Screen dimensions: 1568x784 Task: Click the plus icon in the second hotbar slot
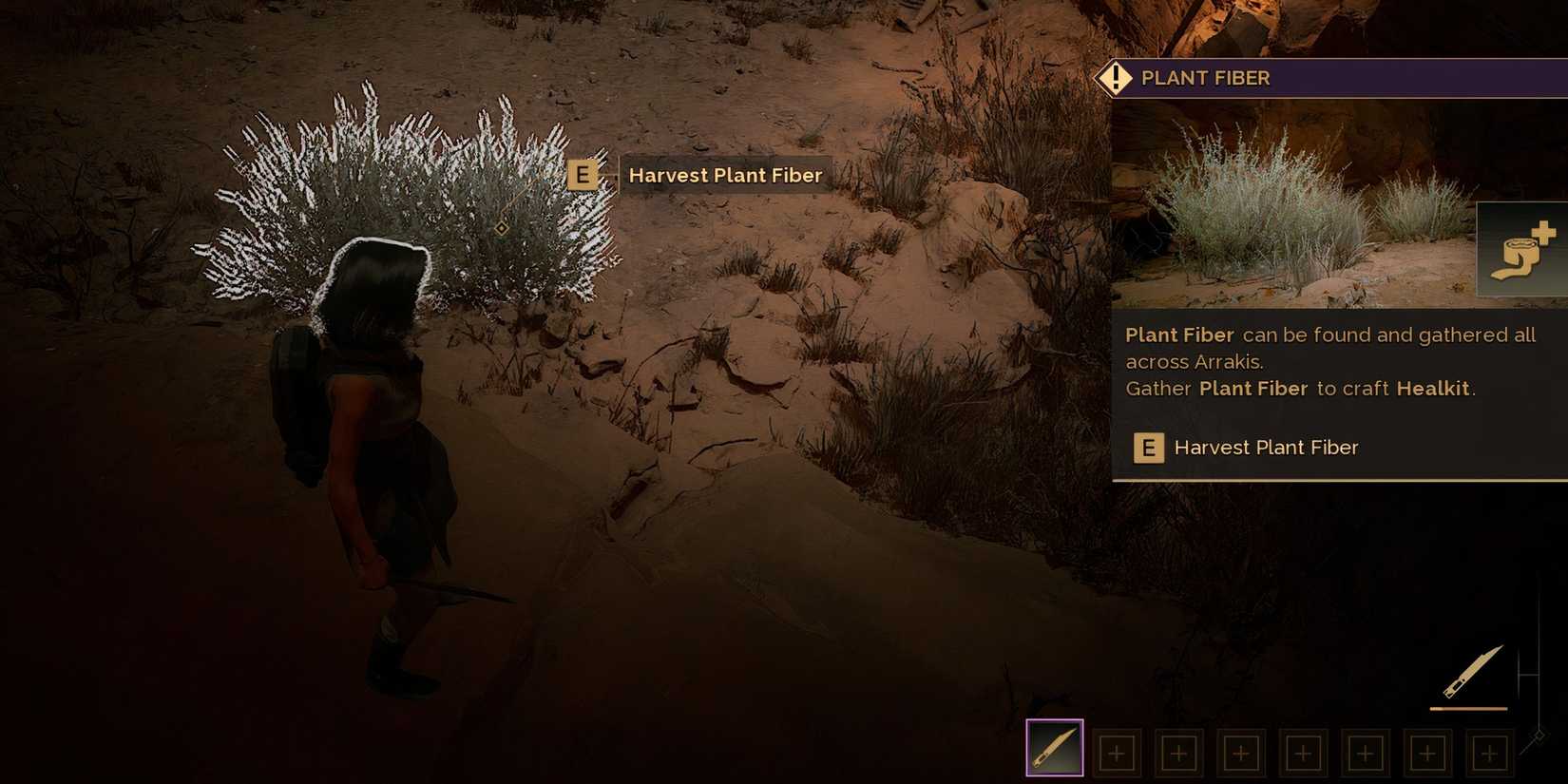click(x=1116, y=752)
